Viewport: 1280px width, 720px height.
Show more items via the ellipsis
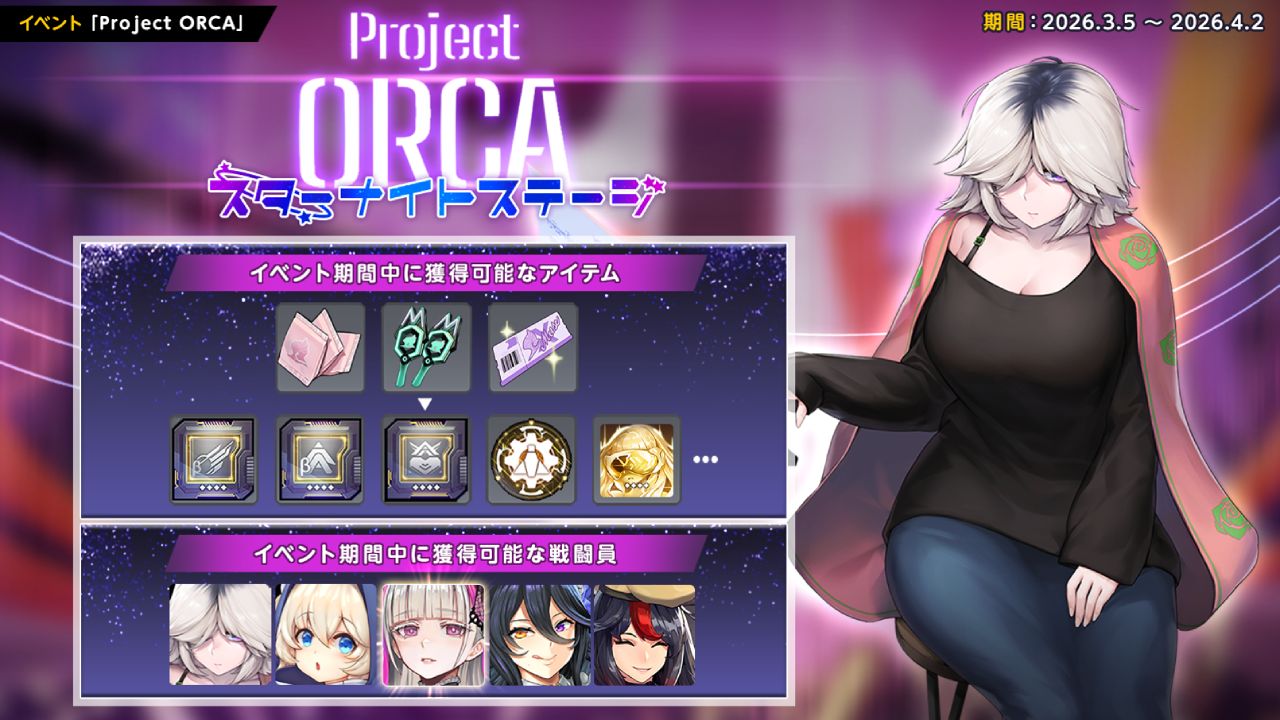tap(705, 460)
